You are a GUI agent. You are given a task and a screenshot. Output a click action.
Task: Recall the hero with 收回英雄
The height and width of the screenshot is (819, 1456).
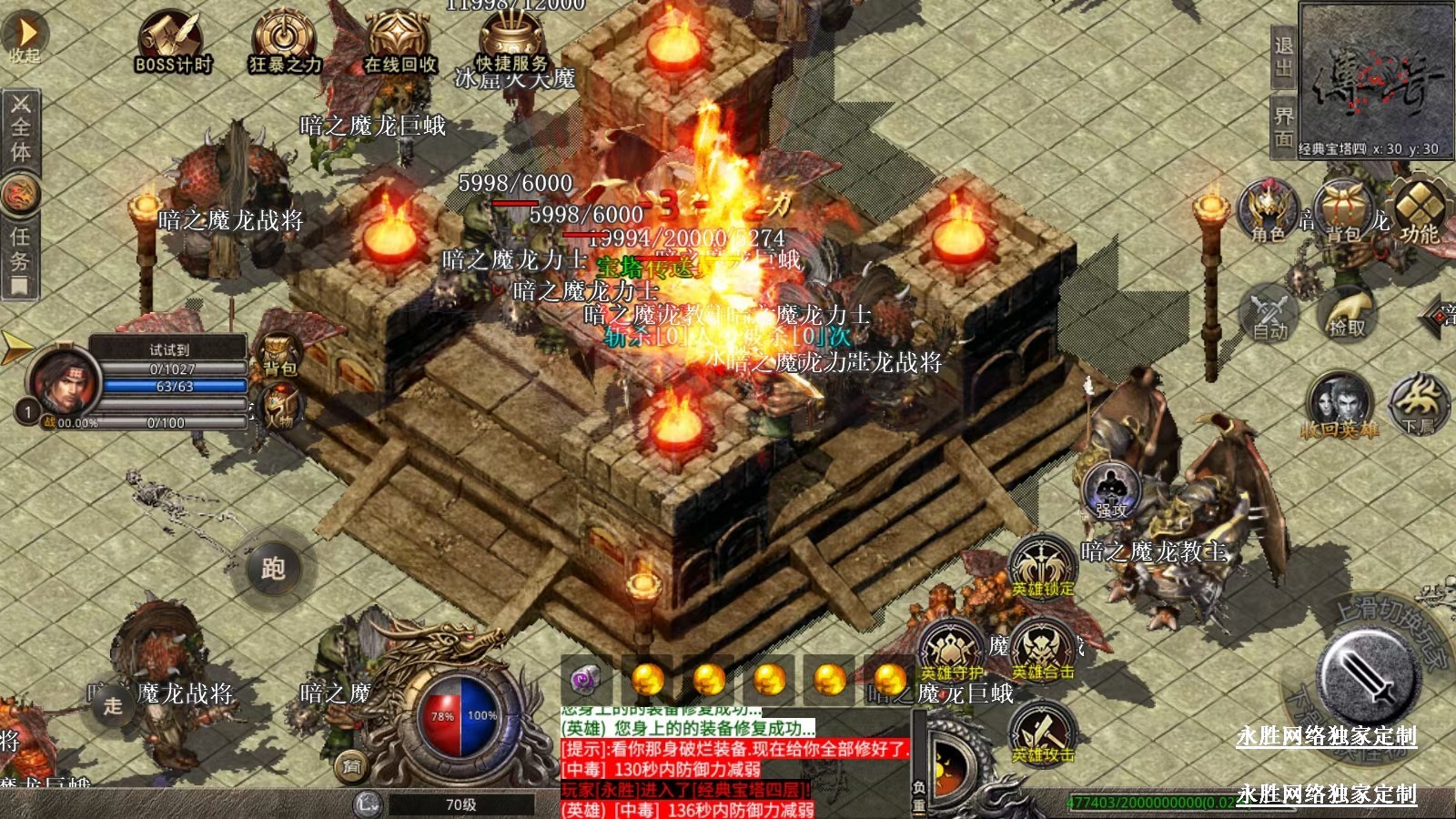point(1339,405)
